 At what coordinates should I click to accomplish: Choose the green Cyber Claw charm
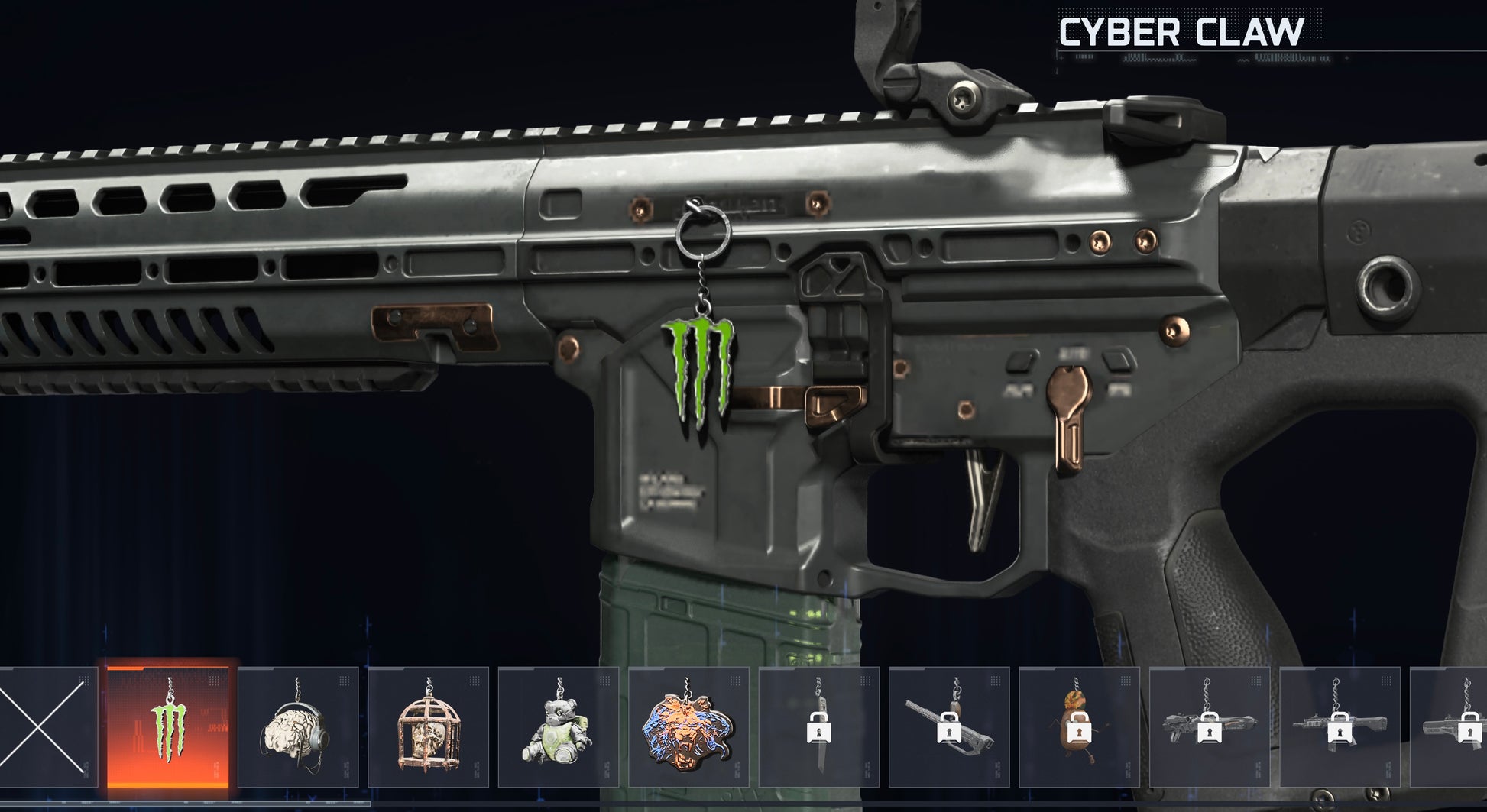coord(168,727)
